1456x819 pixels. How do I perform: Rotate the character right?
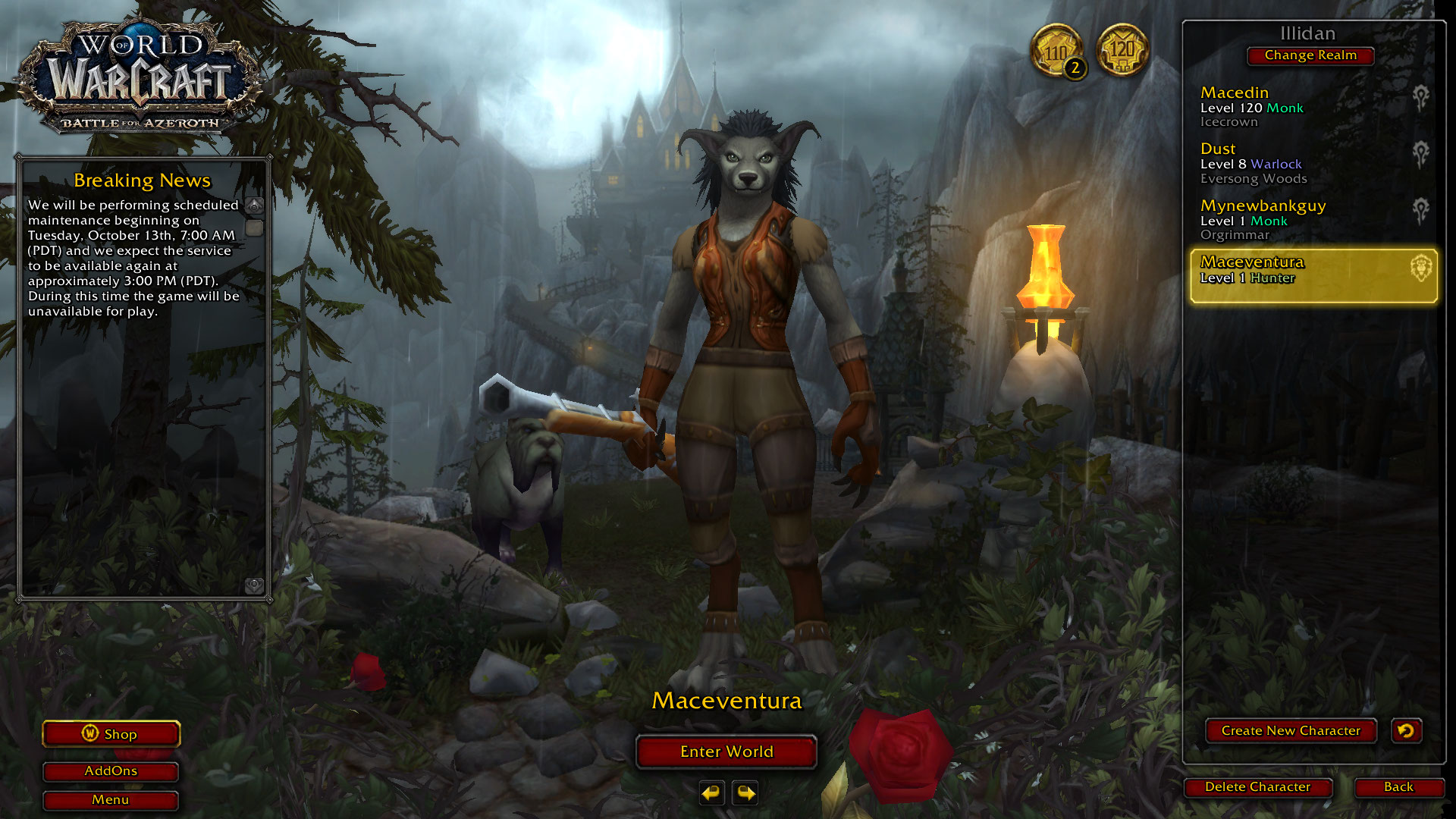(x=746, y=793)
